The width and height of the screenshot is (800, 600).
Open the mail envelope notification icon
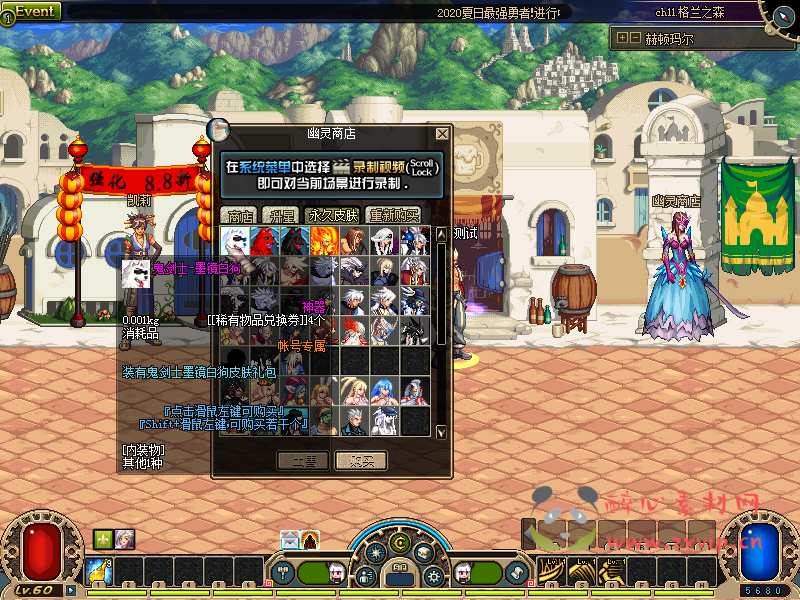pos(290,540)
